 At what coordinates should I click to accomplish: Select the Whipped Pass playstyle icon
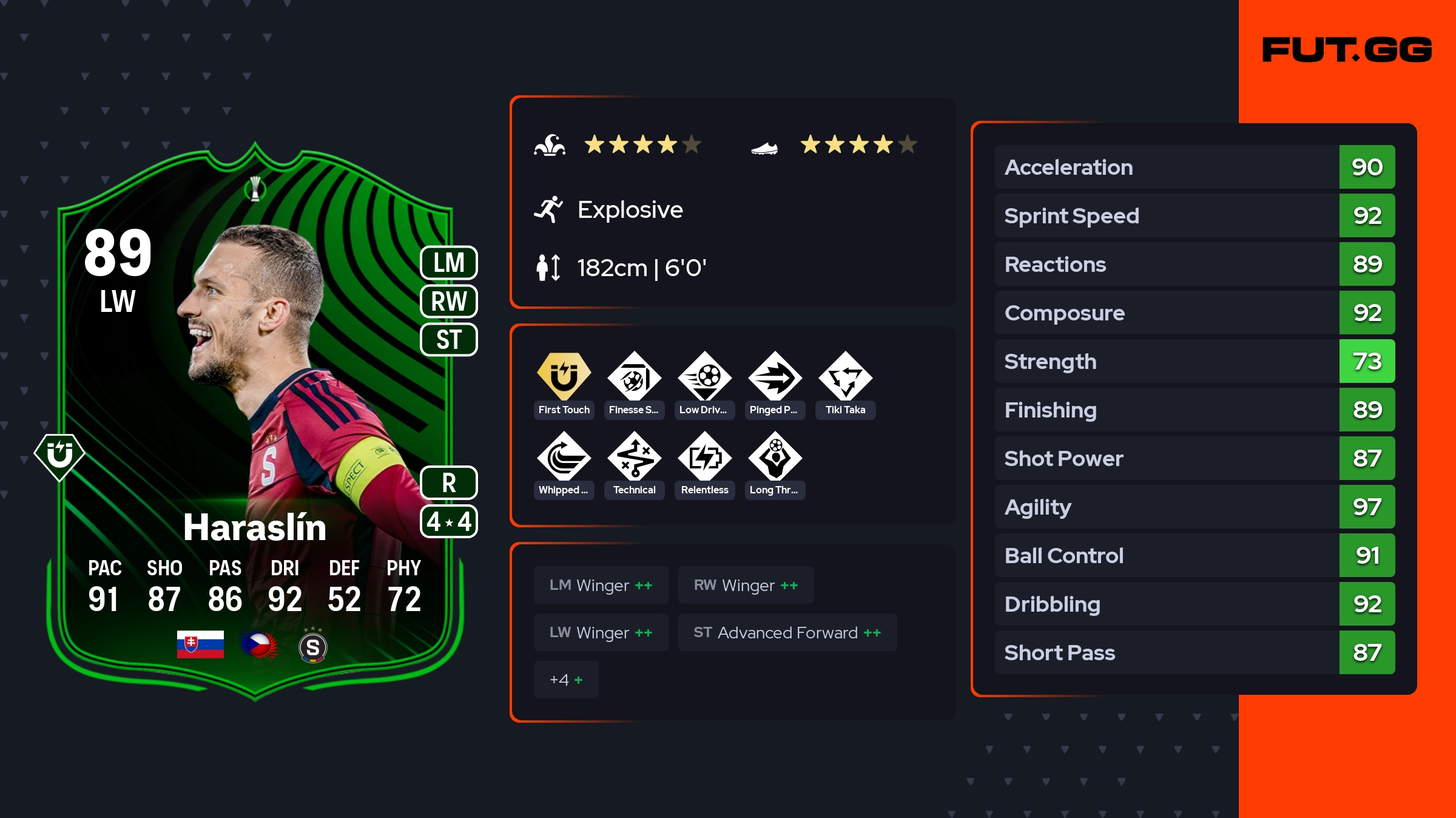pyautogui.click(x=564, y=457)
